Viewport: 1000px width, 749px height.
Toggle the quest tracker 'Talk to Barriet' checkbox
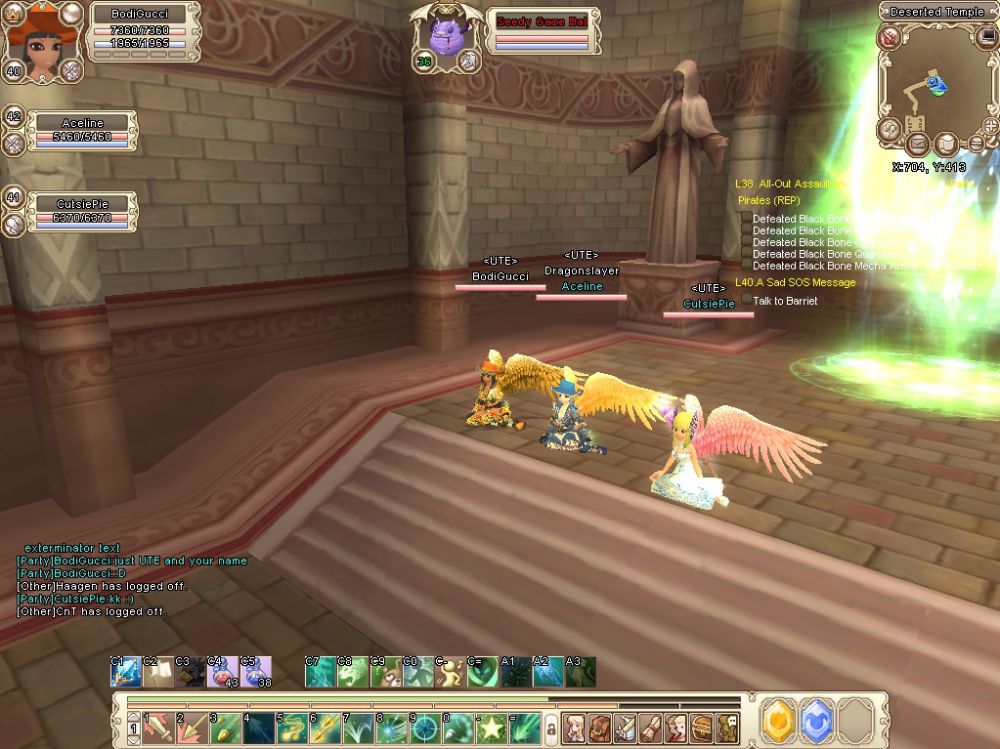pyautogui.click(x=745, y=300)
